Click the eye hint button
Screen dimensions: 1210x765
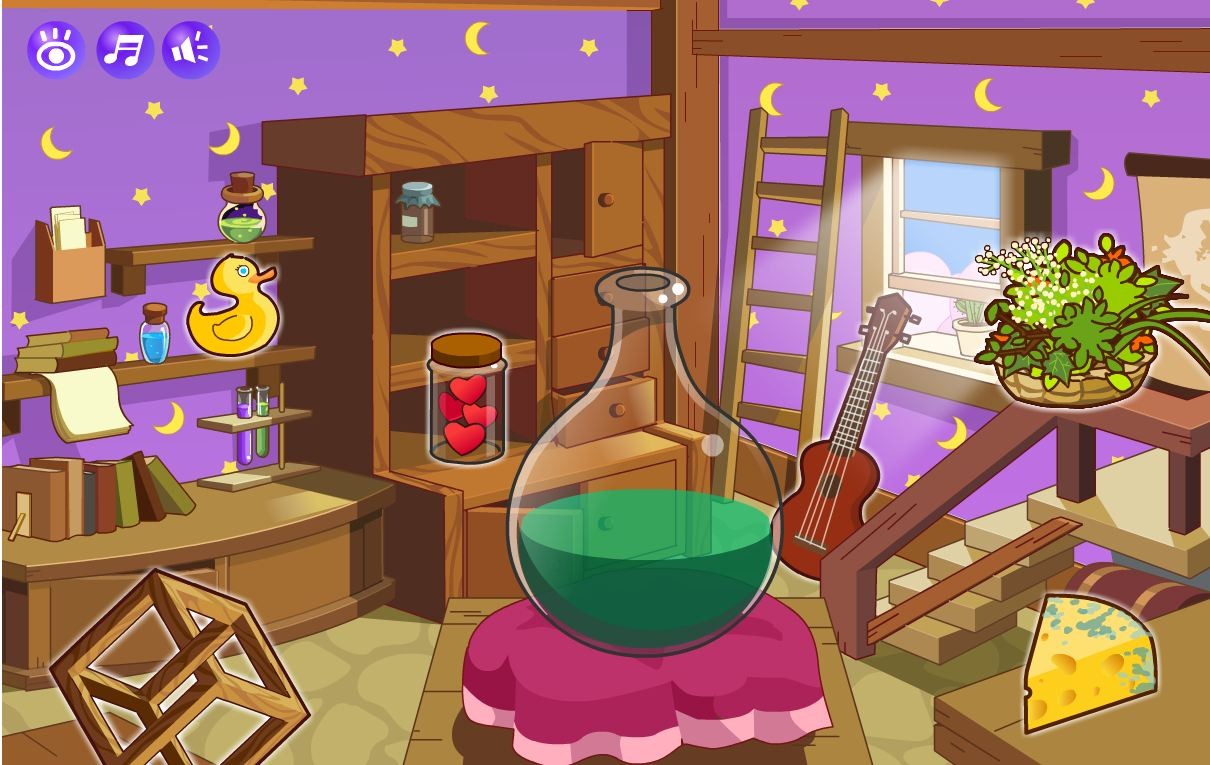(x=55, y=49)
